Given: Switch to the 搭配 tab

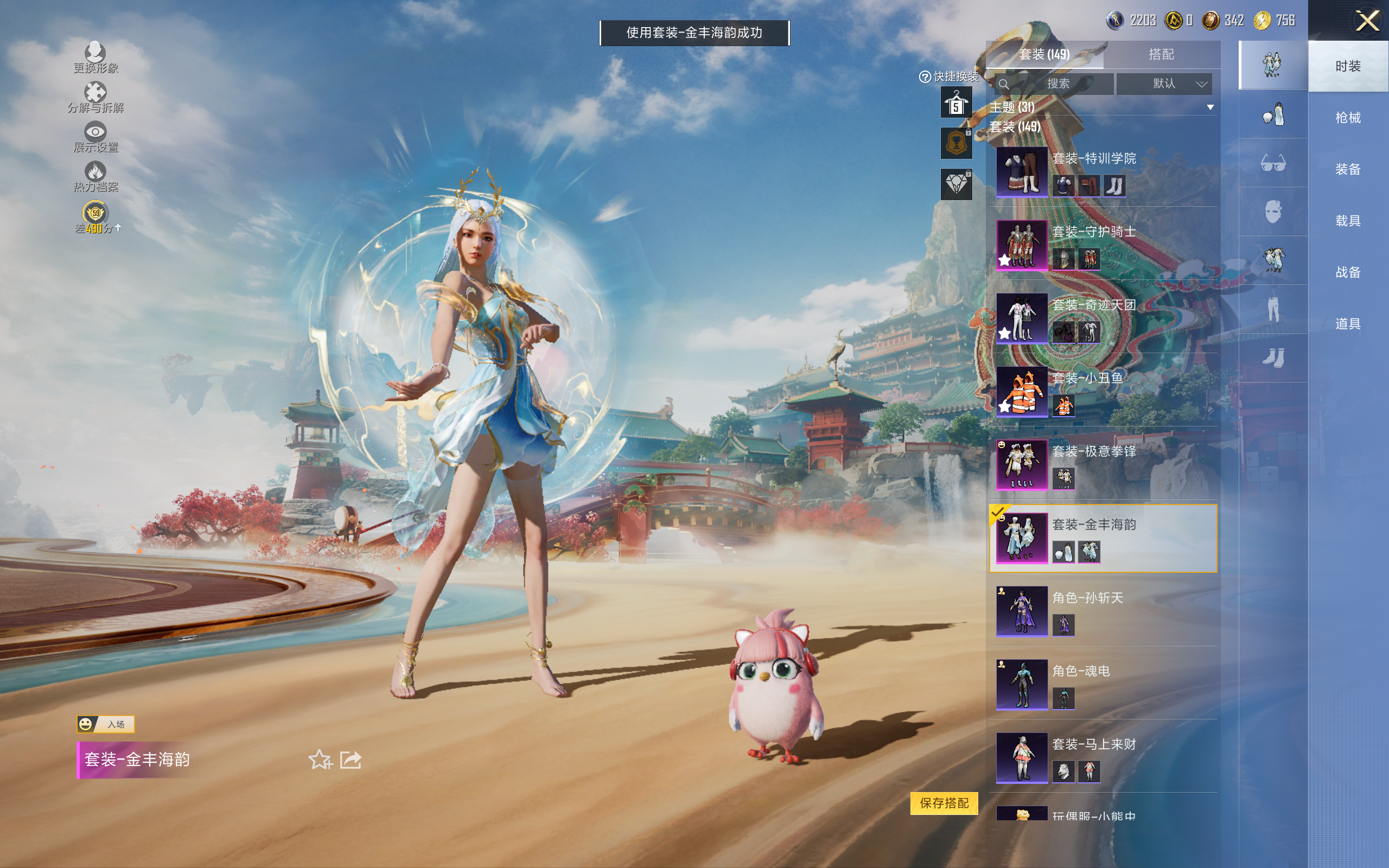Looking at the screenshot, I should coord(1161,55).
